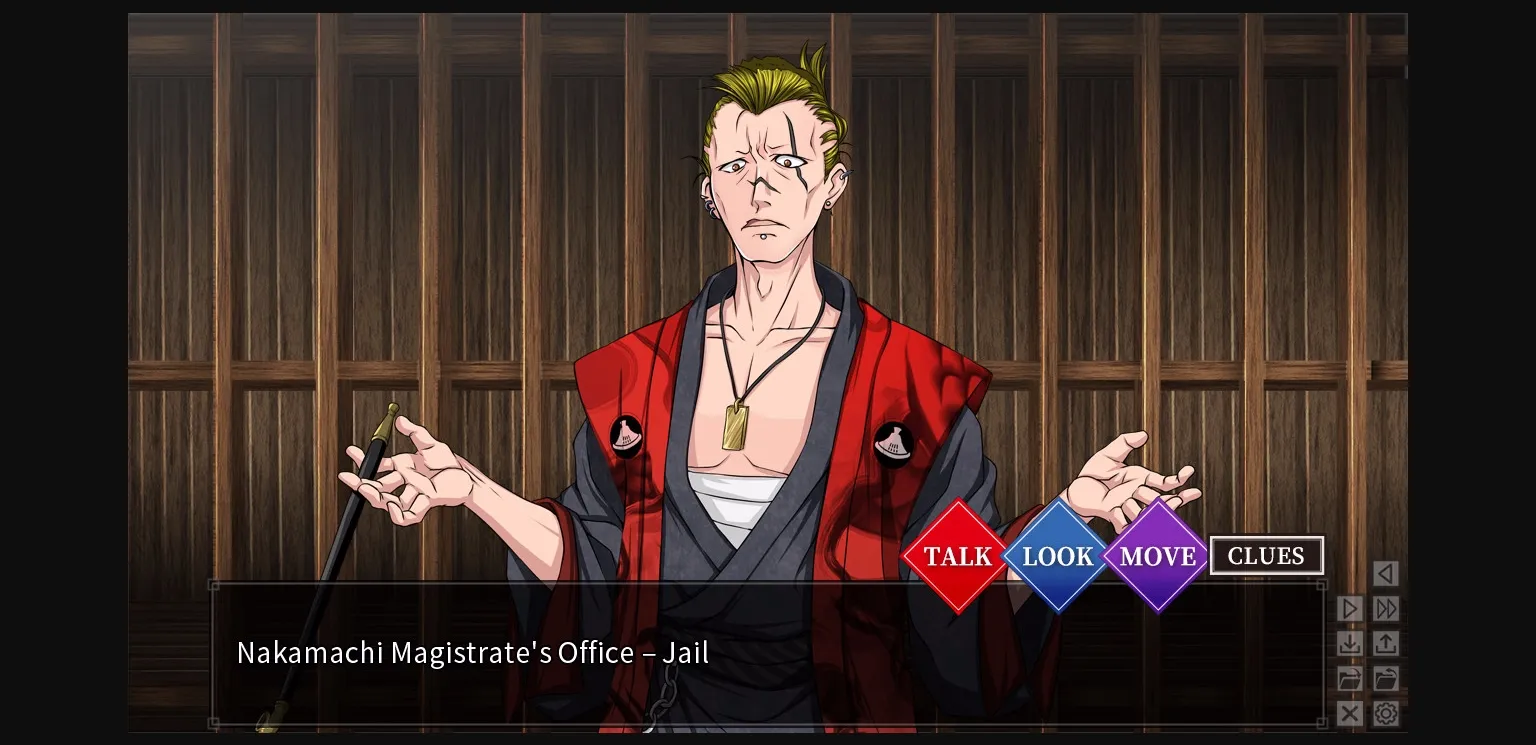Choose the LOOK command diamond
Viewport: 1536px width, 745px height.
(1056, 556)
